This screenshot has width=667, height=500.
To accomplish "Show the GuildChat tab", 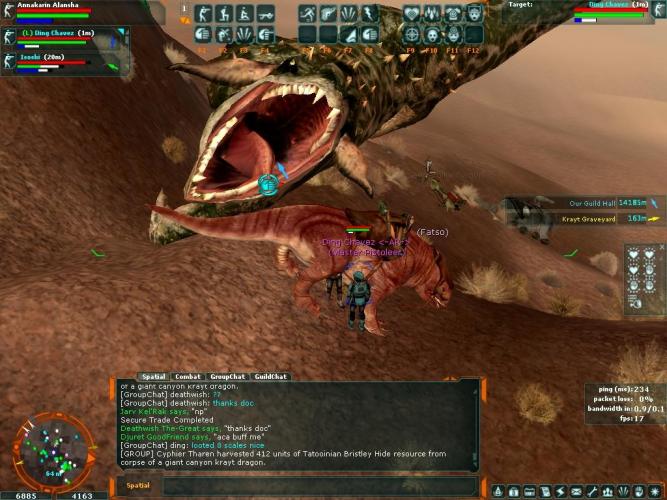I will (x=269, y=377).
